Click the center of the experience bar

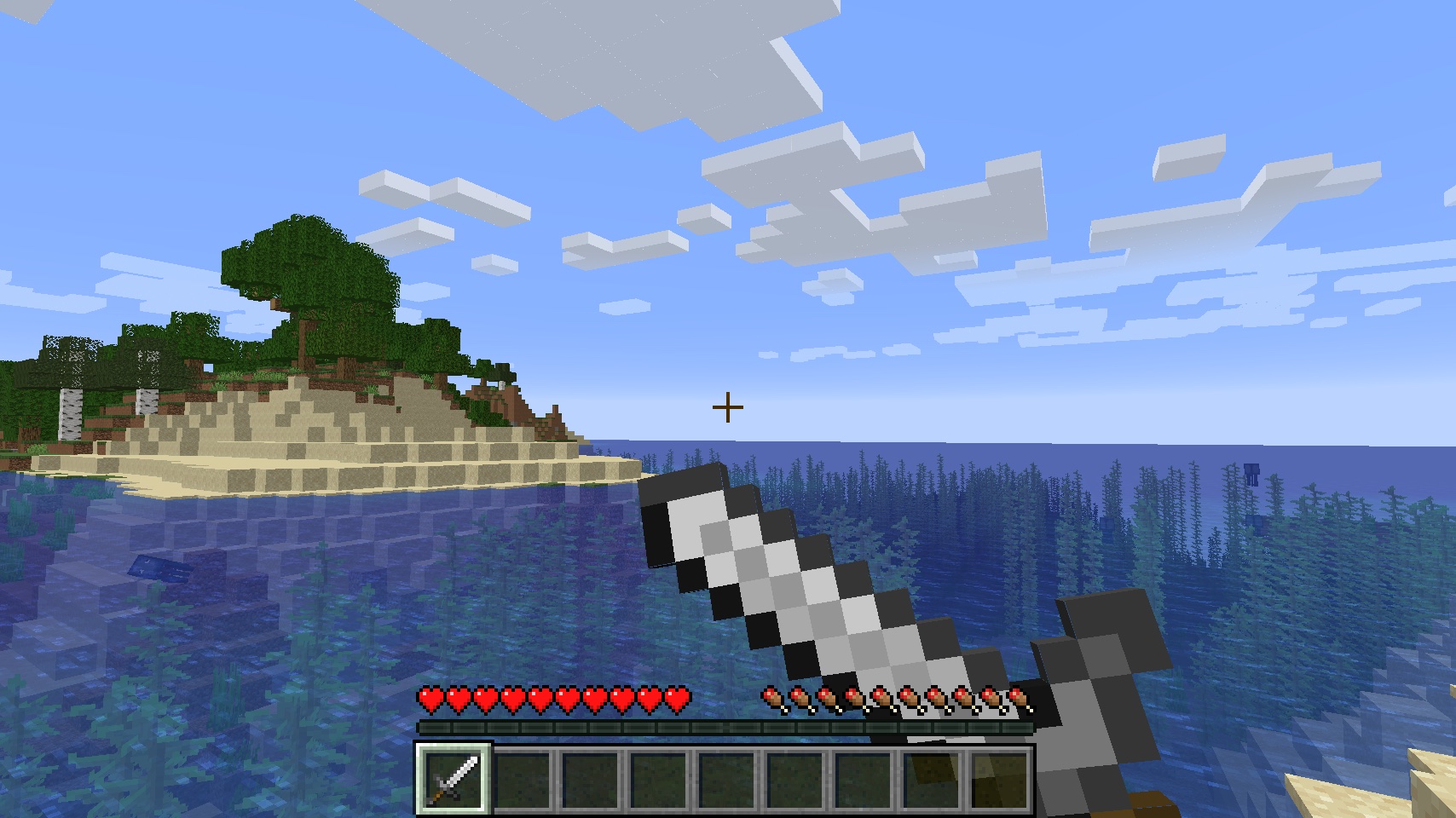click(725, 729)
